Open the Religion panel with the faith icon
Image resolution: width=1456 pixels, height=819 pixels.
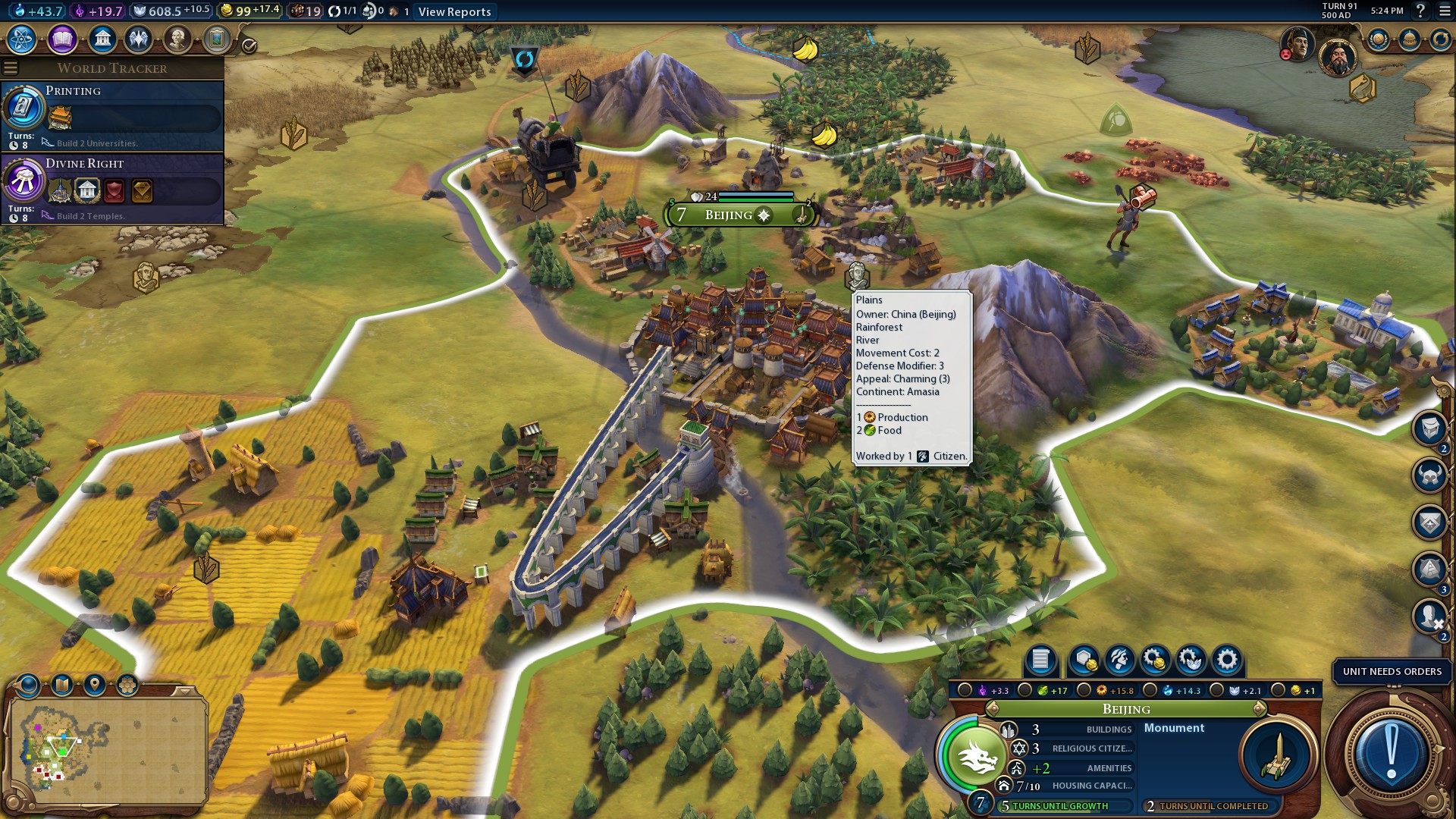click(138, 39)
